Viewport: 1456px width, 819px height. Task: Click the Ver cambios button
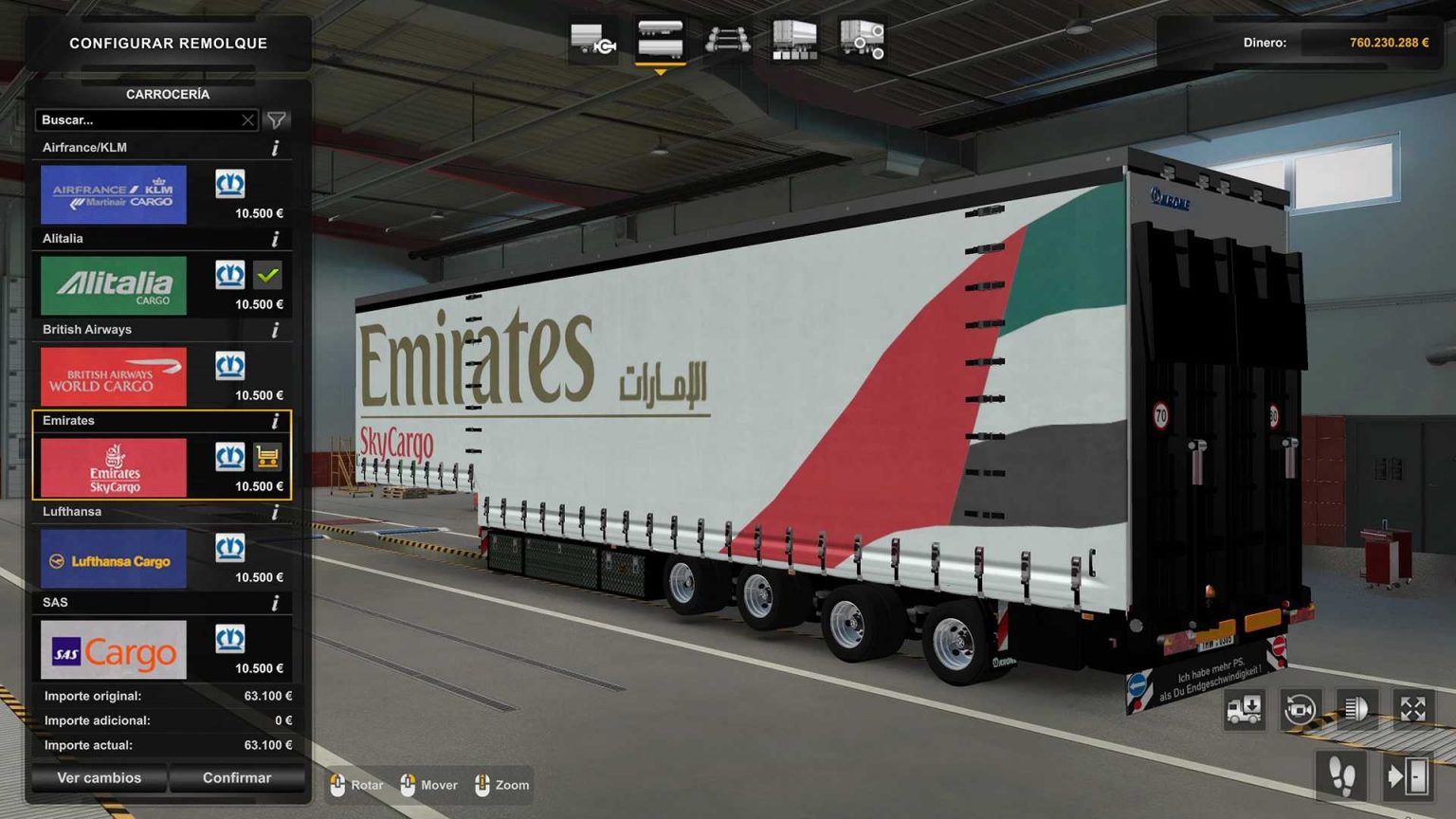pyautogui.click(x=98, y=777)
